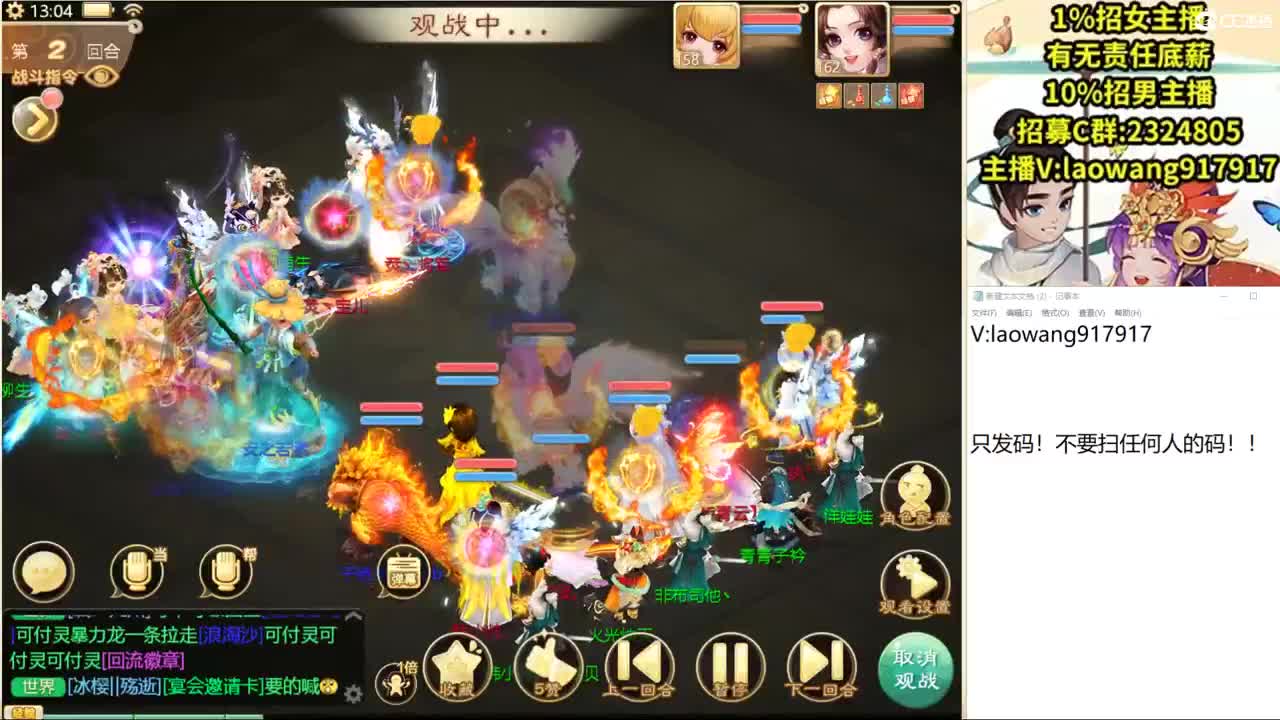Open the 弹幕 danmaku screen icon

[404, 572]
